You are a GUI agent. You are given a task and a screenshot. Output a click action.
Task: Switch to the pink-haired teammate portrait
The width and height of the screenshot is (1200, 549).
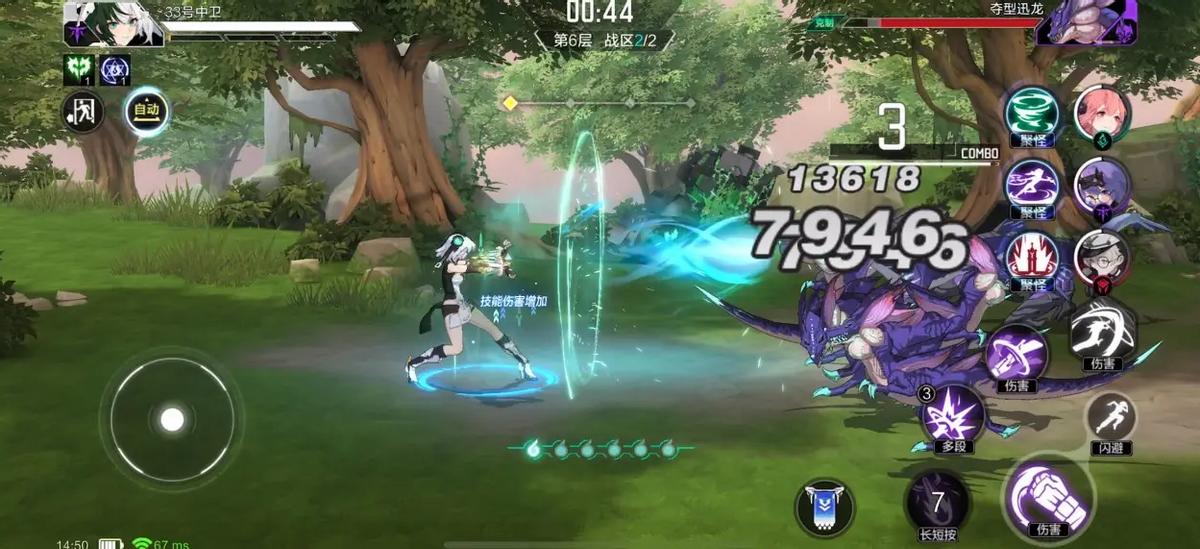(1102, 113)
